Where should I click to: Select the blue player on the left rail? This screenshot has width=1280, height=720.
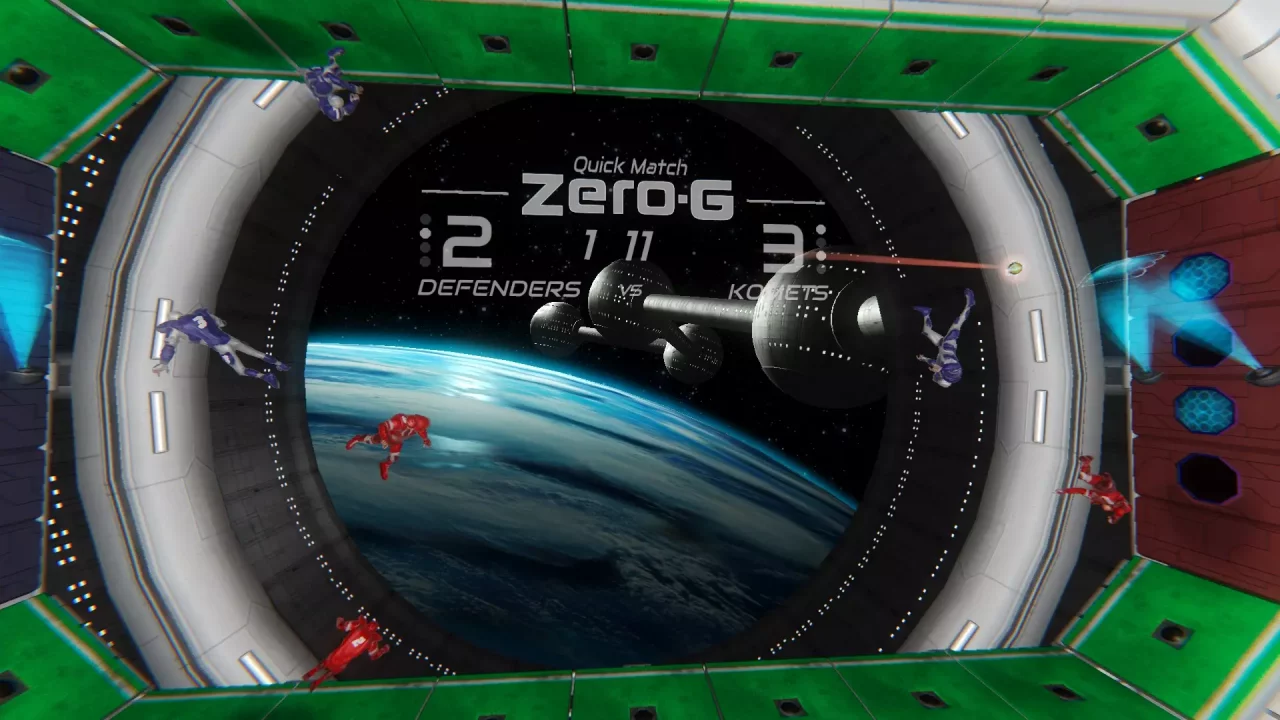coord(205,335)
